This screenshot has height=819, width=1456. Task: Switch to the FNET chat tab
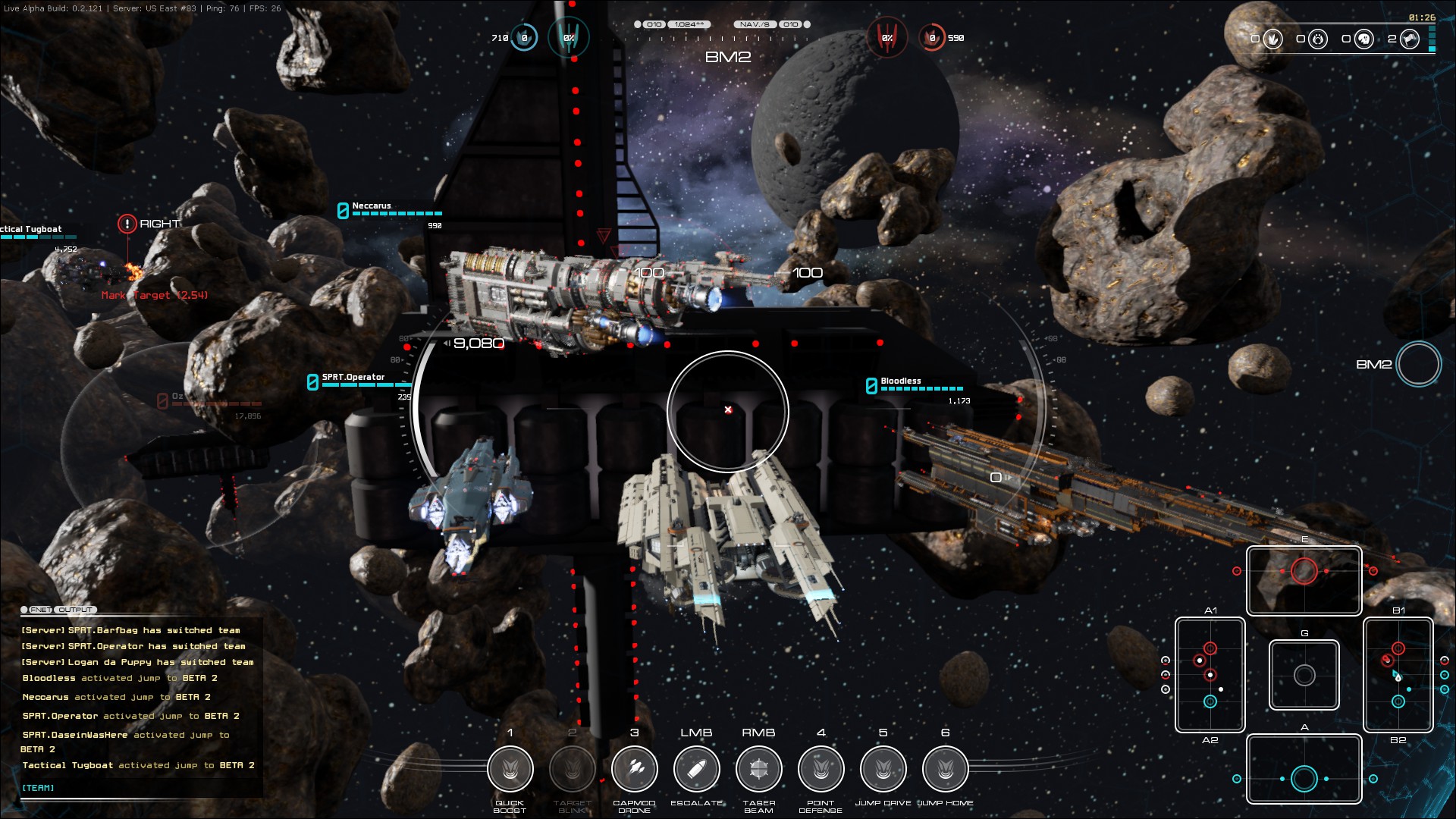pos(39,610)
